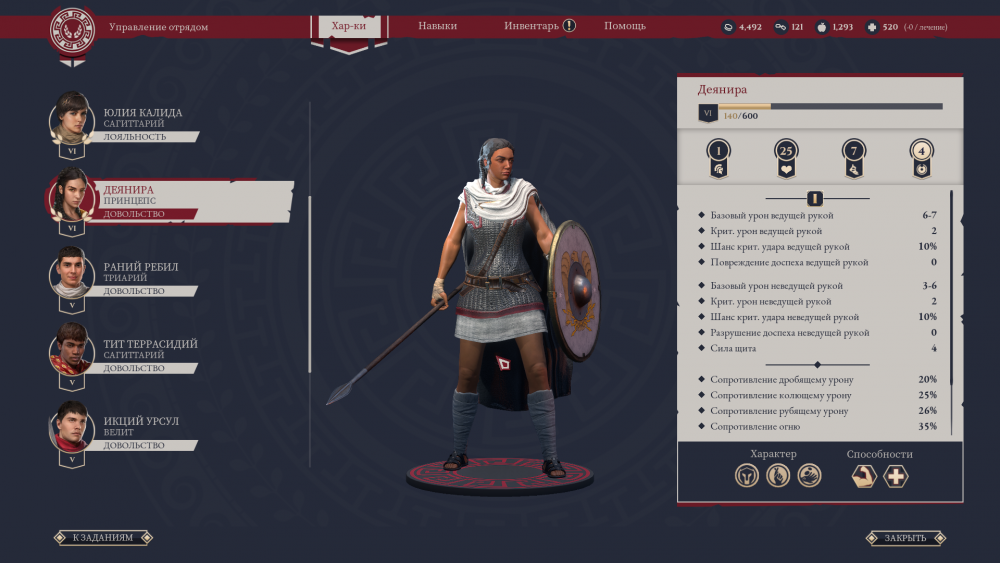This screenshot has height=563, width=1000.
Task: Click the heart health stat badge
Action: pos(786,156)
